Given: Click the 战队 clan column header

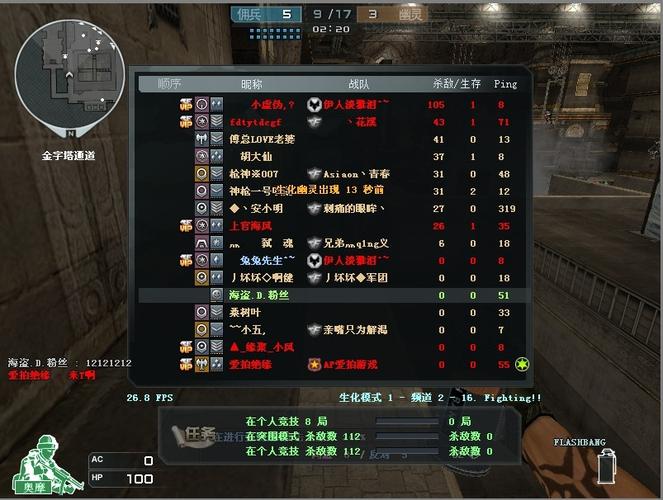Looking at the screenshot, I should tap(357, 84).
